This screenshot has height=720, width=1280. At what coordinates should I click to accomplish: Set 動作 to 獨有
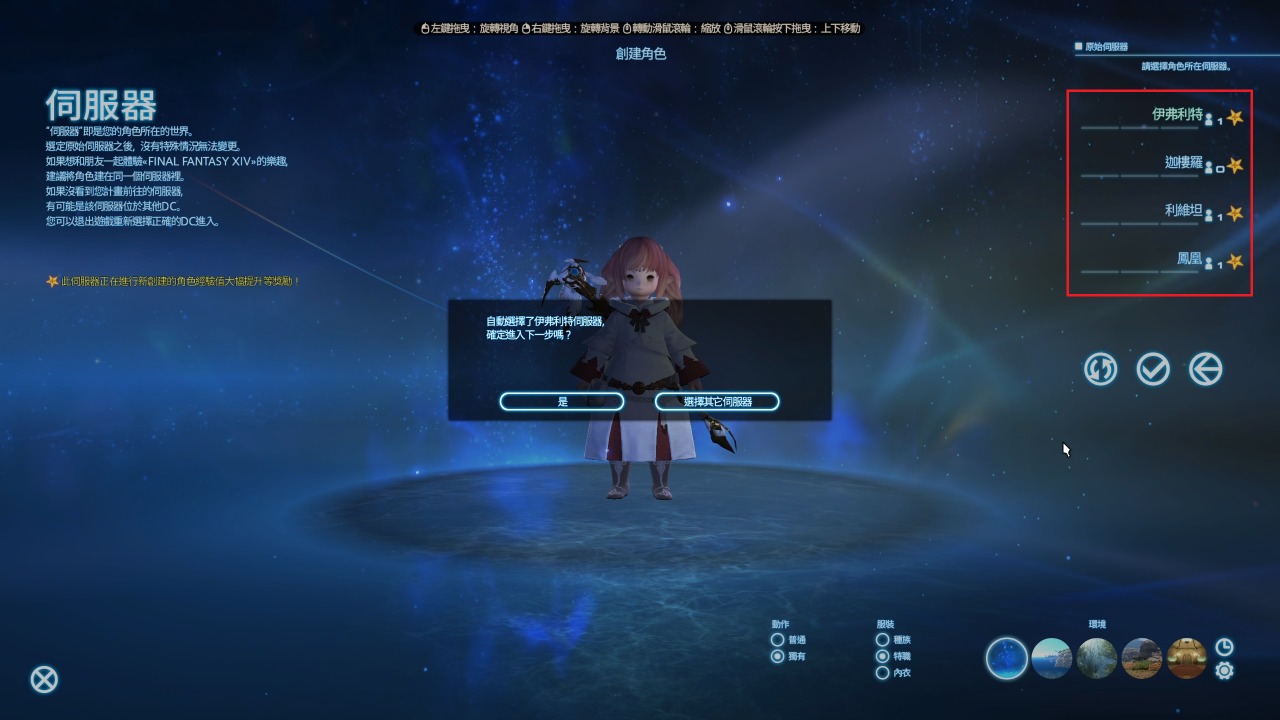(778, 657)
